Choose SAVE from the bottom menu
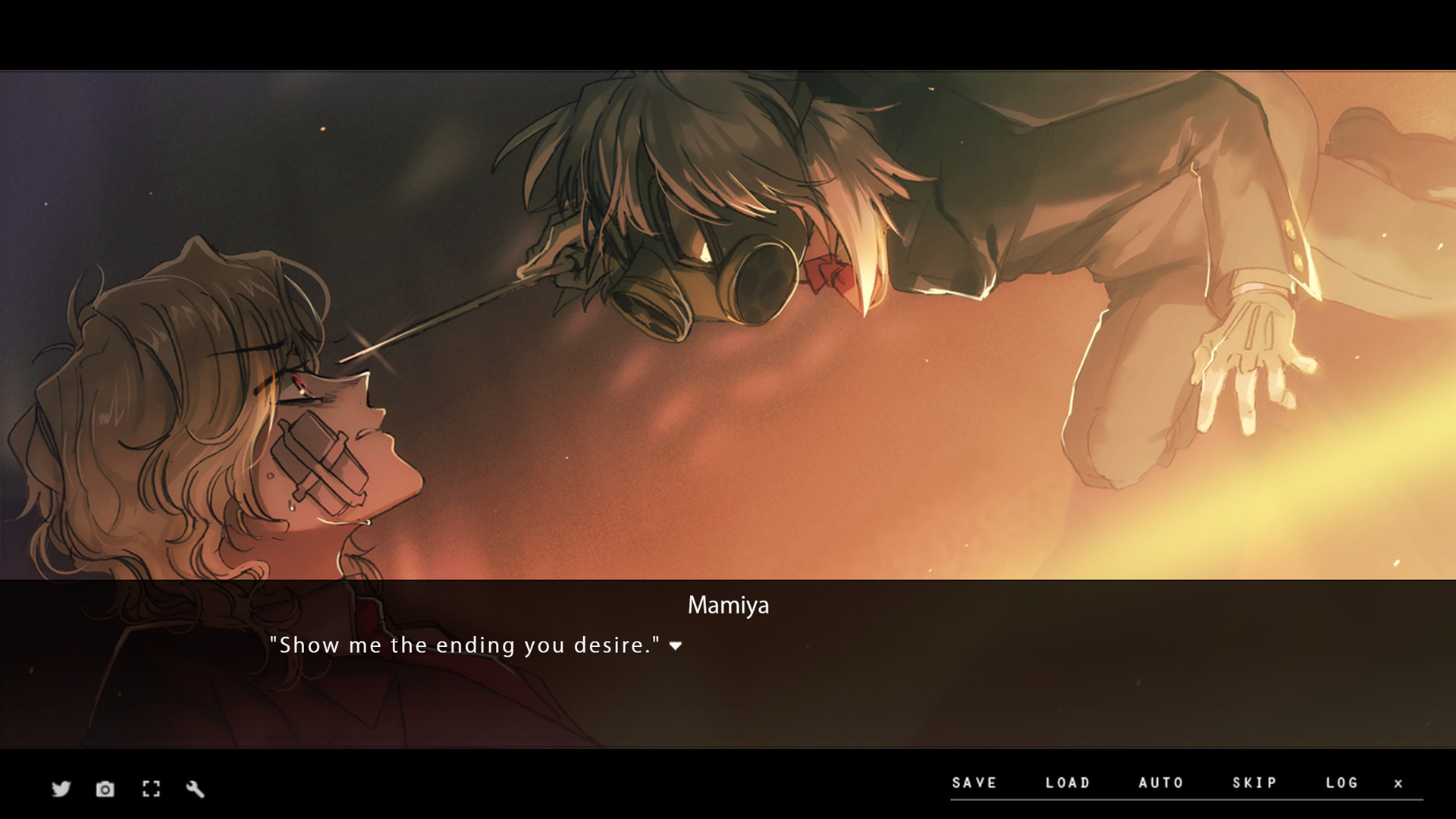Viewport: 1456px width, 819px height. point(974,783)
